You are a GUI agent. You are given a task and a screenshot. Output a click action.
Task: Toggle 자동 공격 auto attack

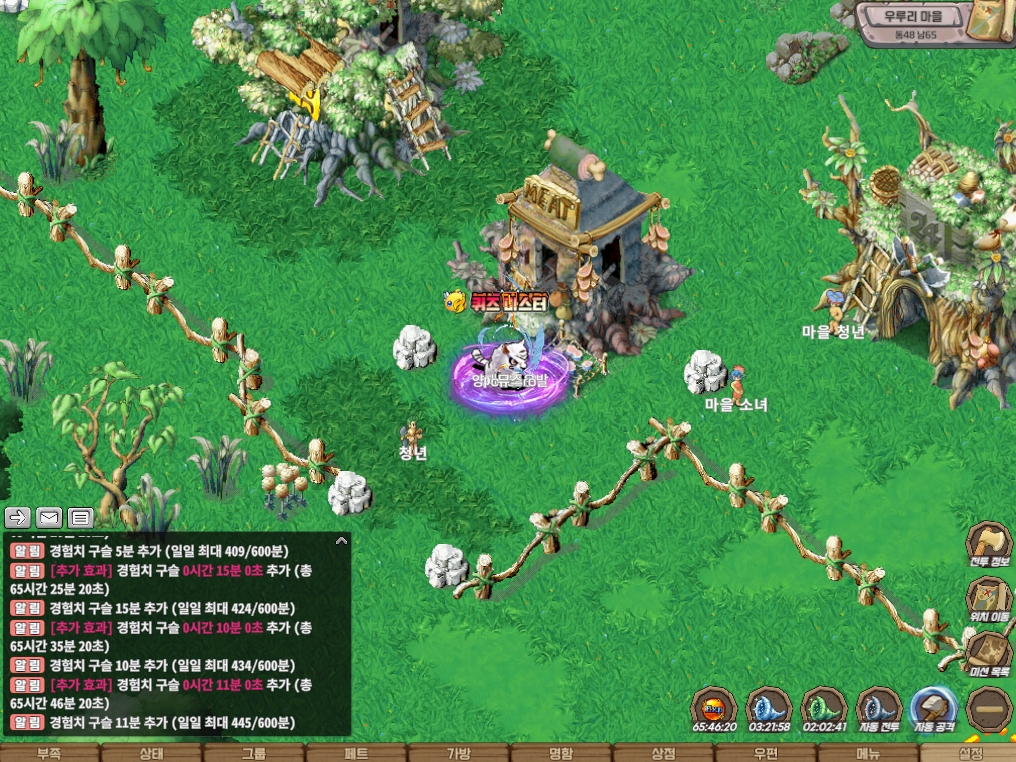934,708
